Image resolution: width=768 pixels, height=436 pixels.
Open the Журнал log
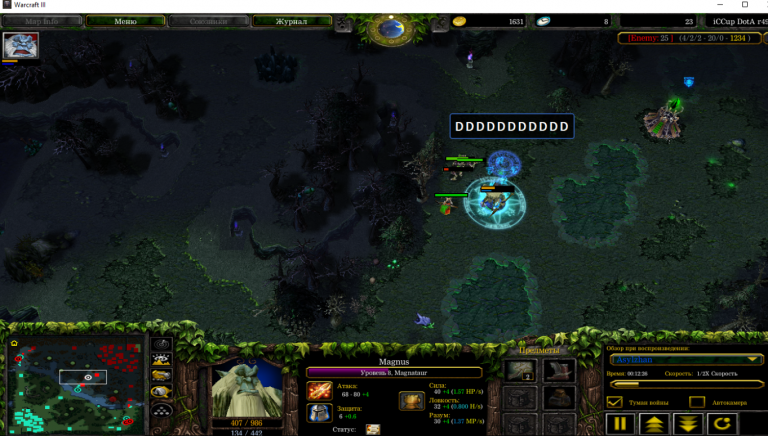291,20
